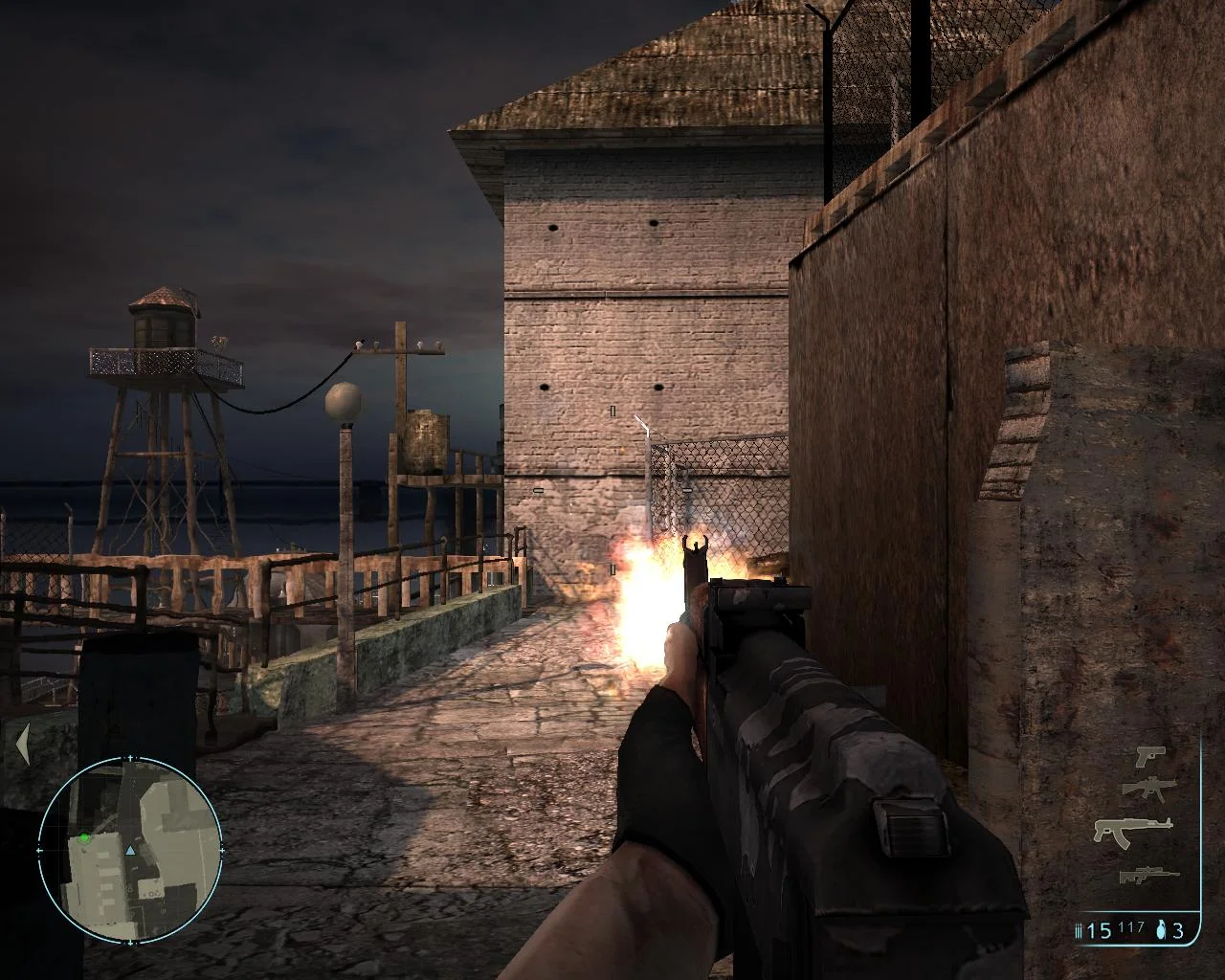This screenshot has height=980, width=1225.
Task: Equip the scoped sniper rifle icon
Action: click(x=1148, y=874)
